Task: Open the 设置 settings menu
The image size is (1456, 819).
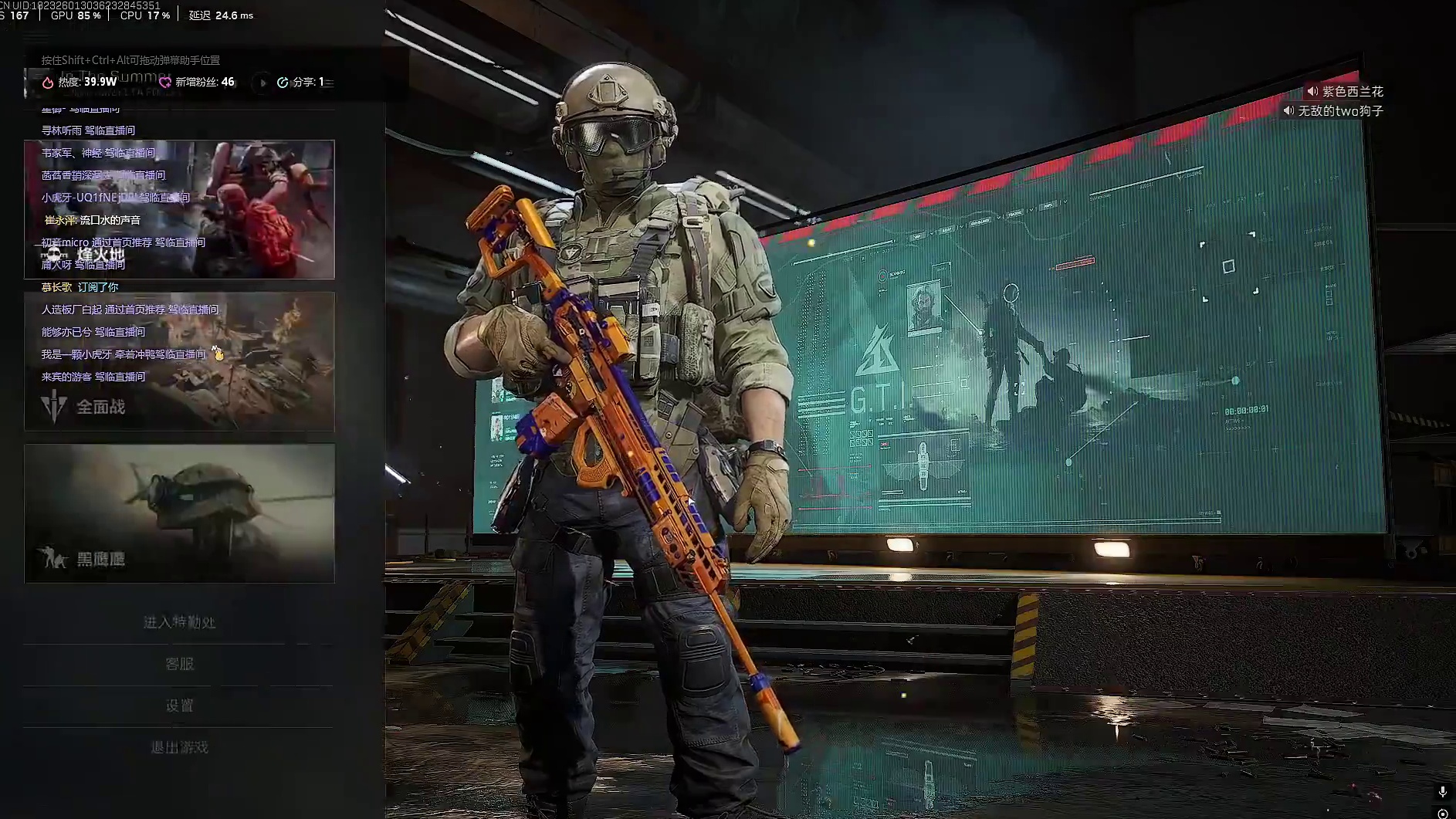Action: pos(179,706)
